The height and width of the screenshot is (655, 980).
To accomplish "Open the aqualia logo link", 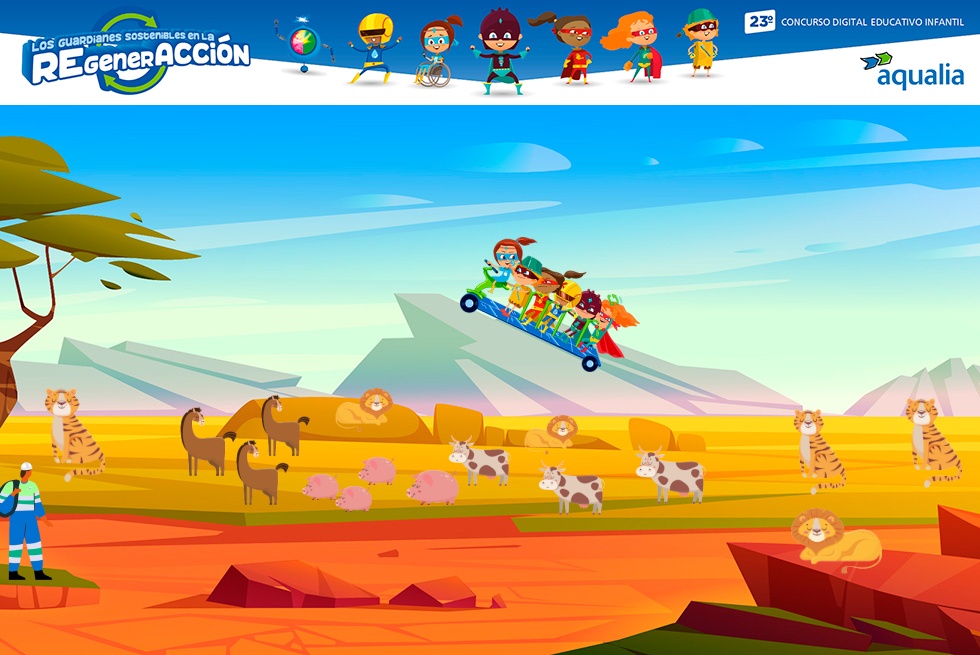I will 912,71.
